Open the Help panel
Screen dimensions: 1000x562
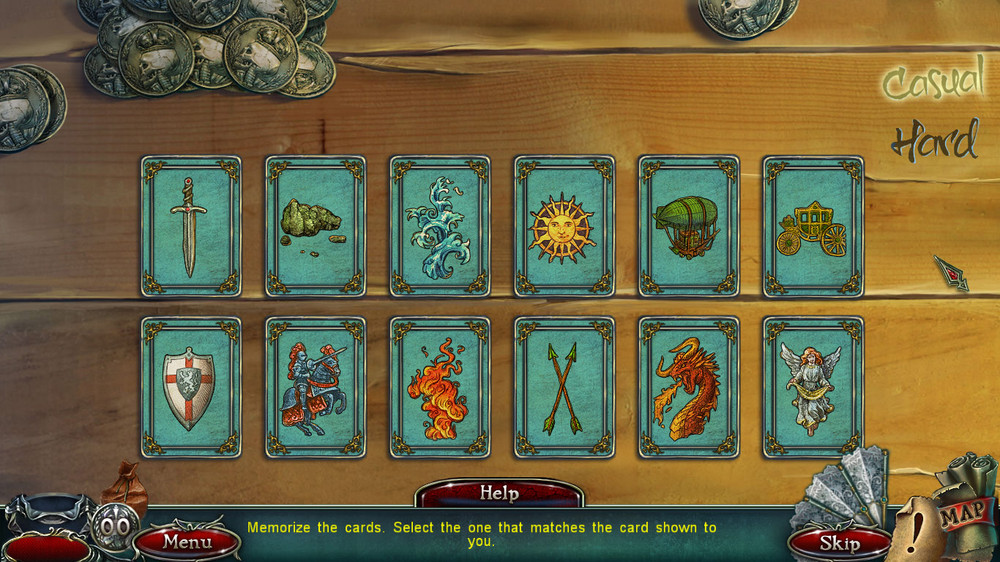pos(499,493)
